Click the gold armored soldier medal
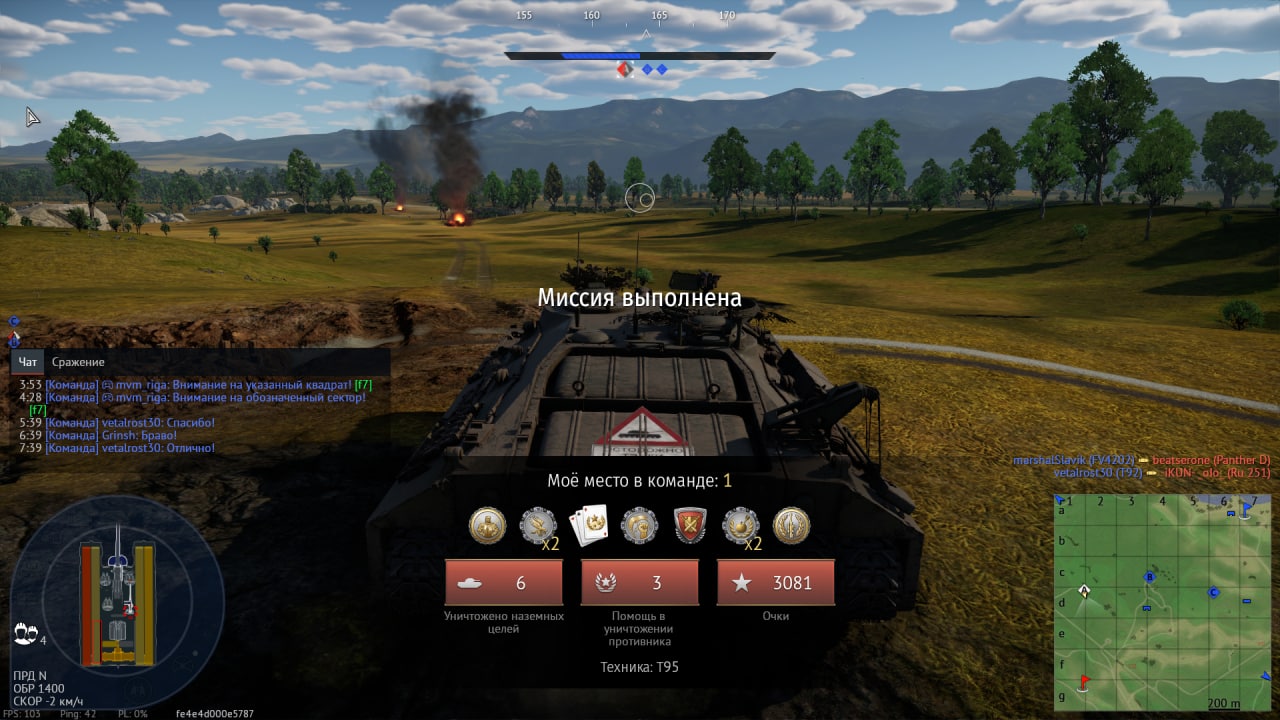The image size is (1280, 720). 487,525
